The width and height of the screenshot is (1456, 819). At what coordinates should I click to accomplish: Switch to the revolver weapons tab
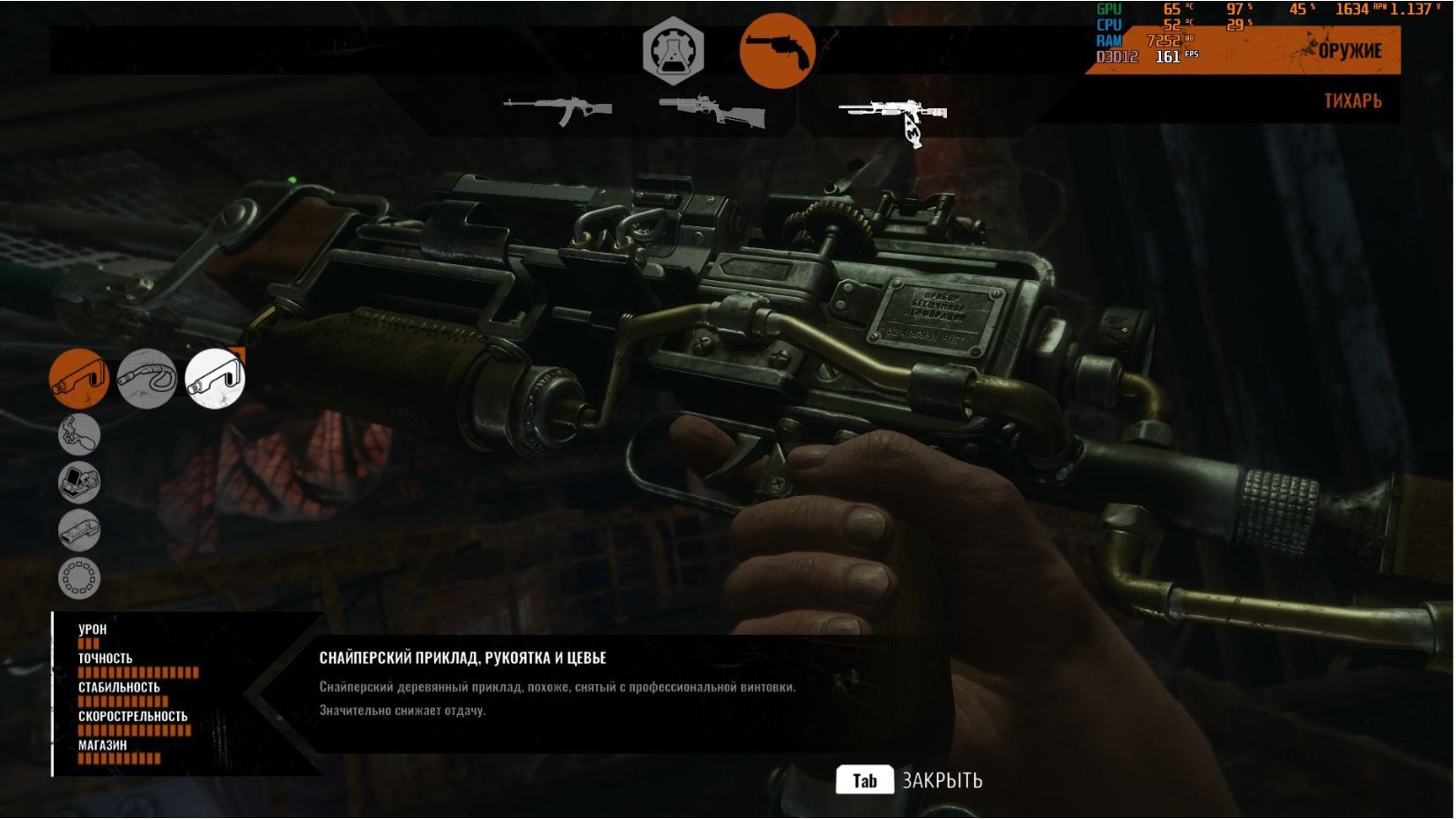[x=776, y=50]
